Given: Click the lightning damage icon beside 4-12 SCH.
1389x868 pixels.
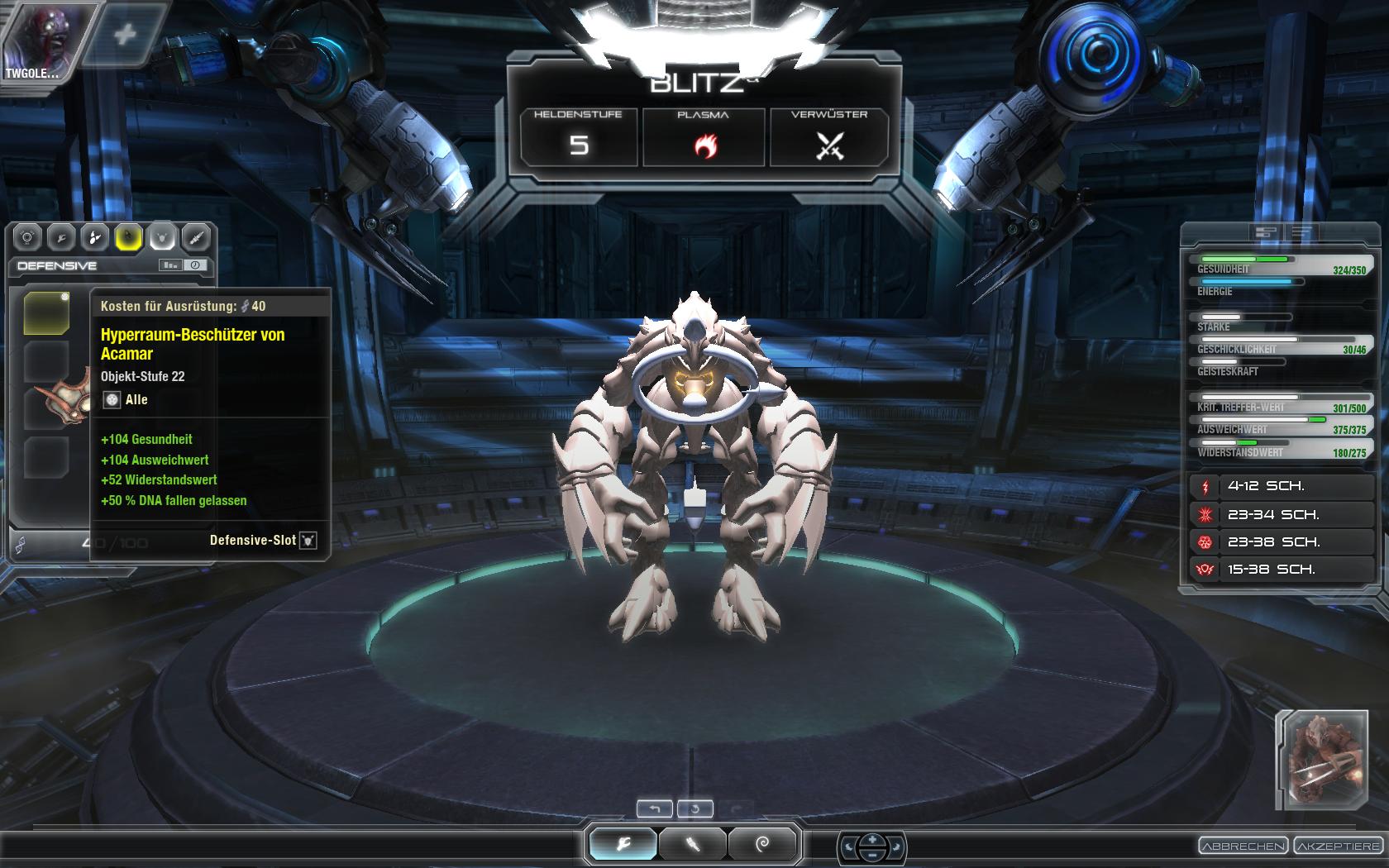Looking at the screenshot, I should (1206, 486).
